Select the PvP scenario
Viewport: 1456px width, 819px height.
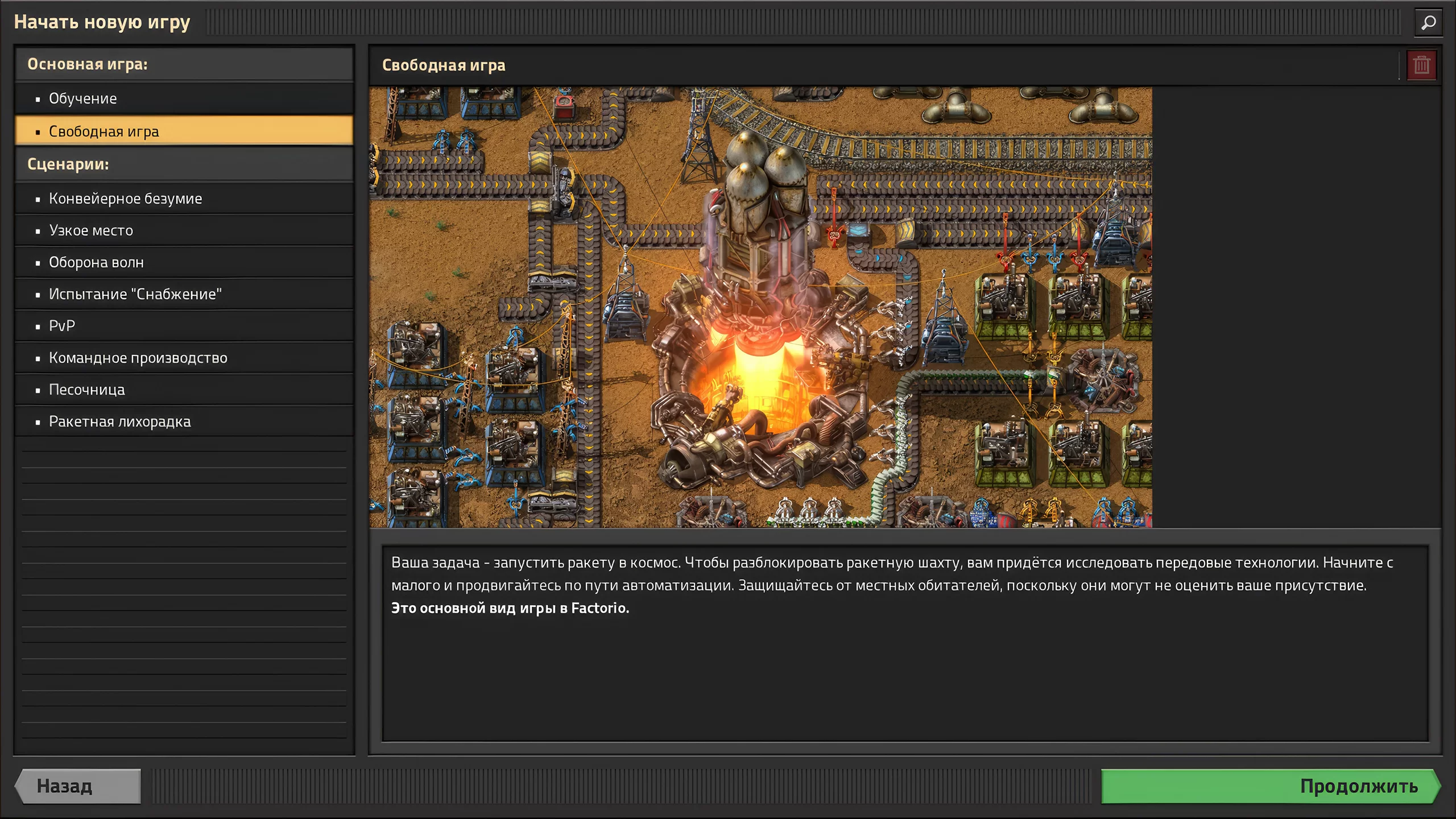coord(62,326)
